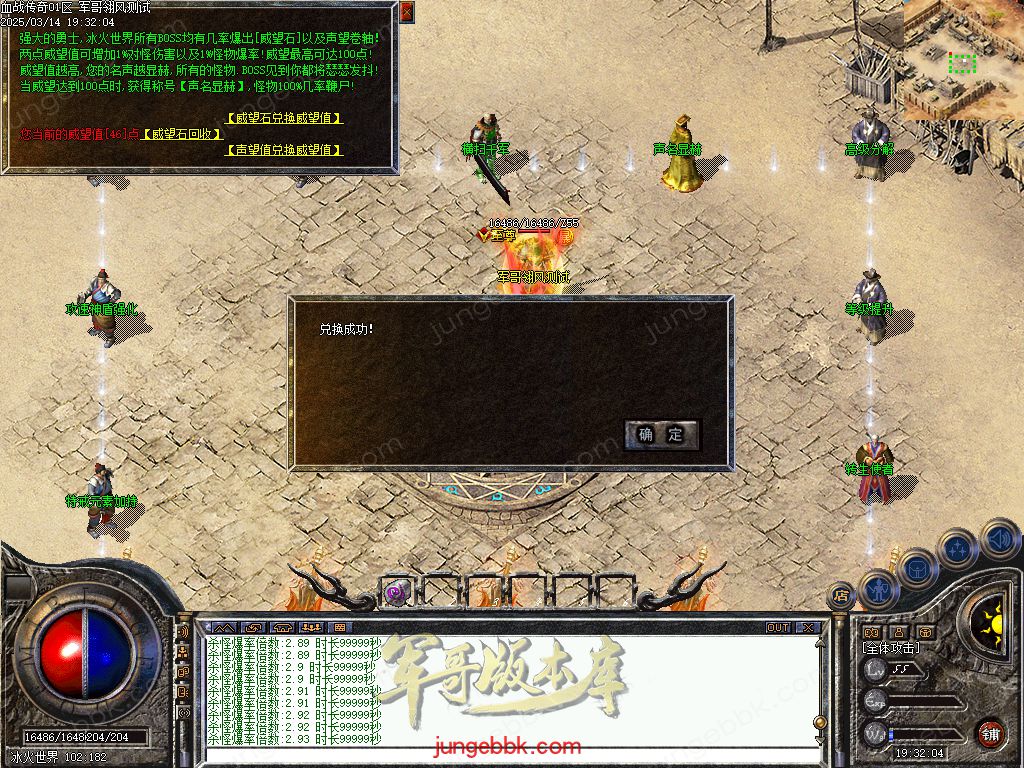Open the minimap

point(962,60)
